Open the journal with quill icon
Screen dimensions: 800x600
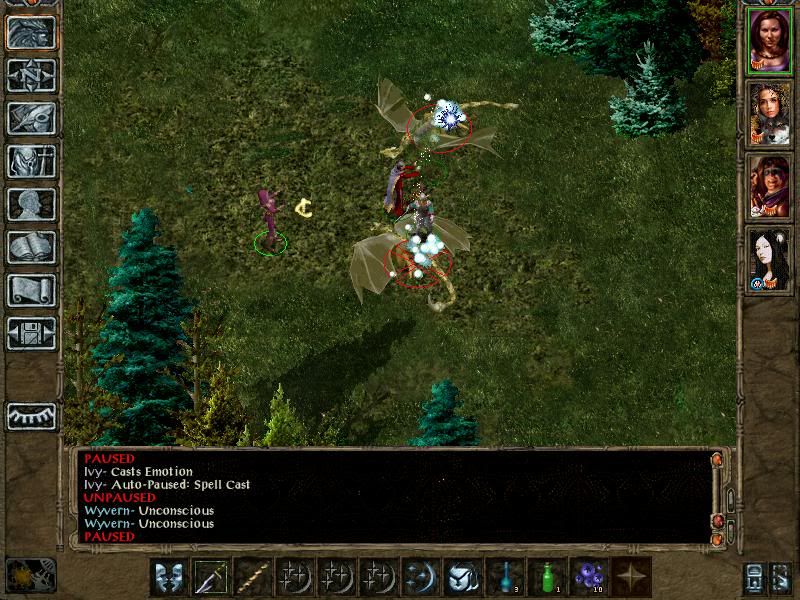coord(31,118)
